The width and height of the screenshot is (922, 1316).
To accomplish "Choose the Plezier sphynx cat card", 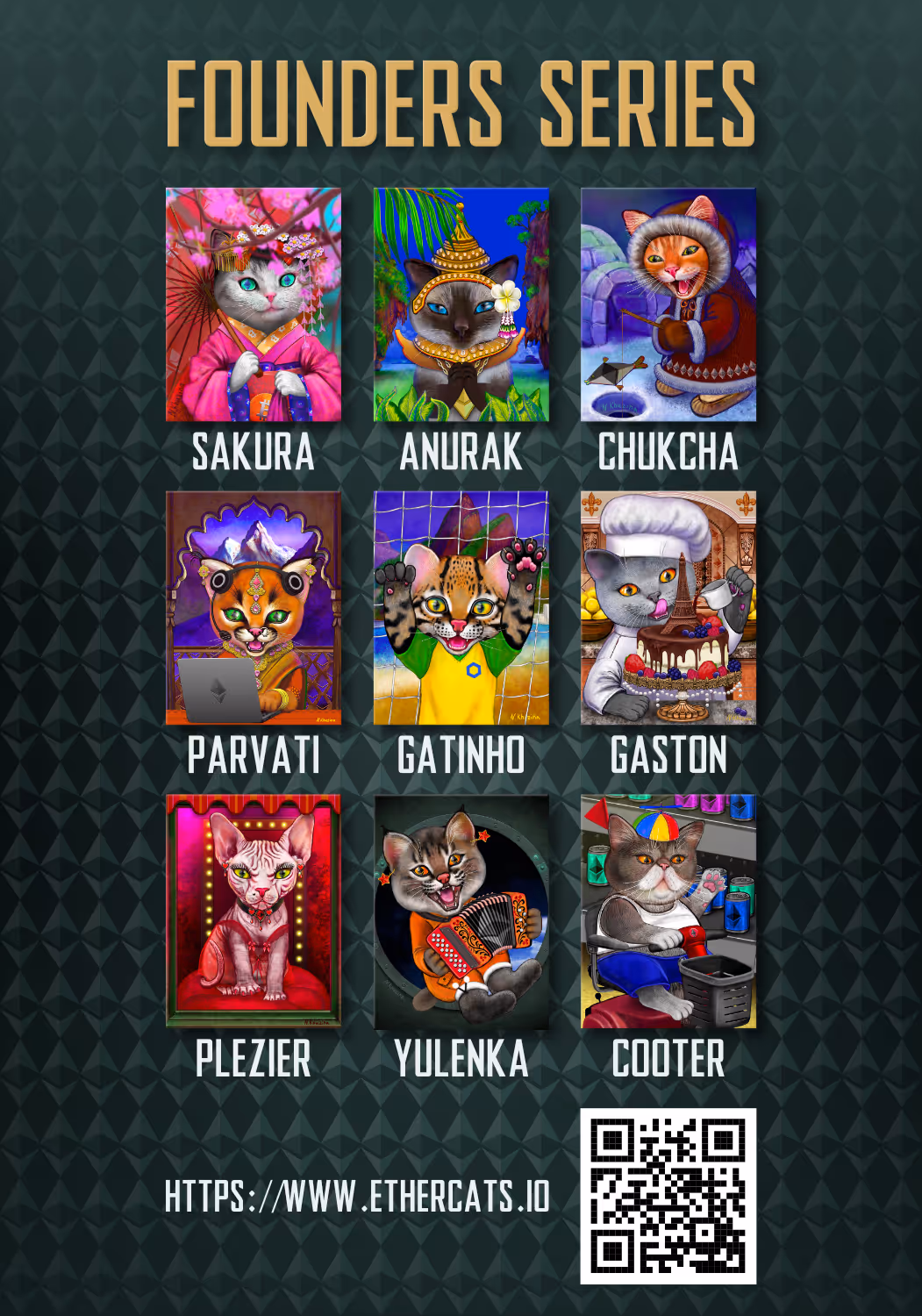I will click(x=254, y=912).
